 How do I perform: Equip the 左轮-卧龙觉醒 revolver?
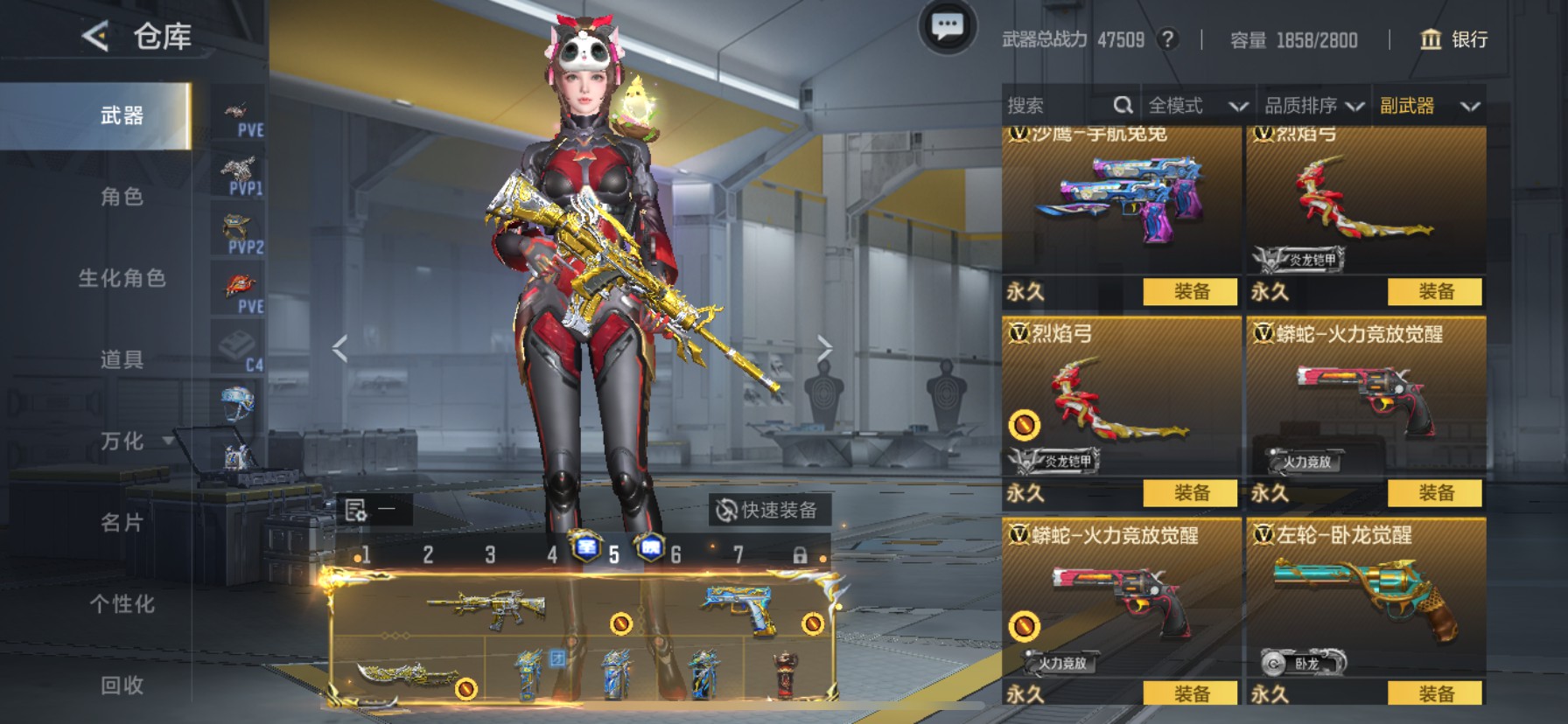click(1435, 693)
